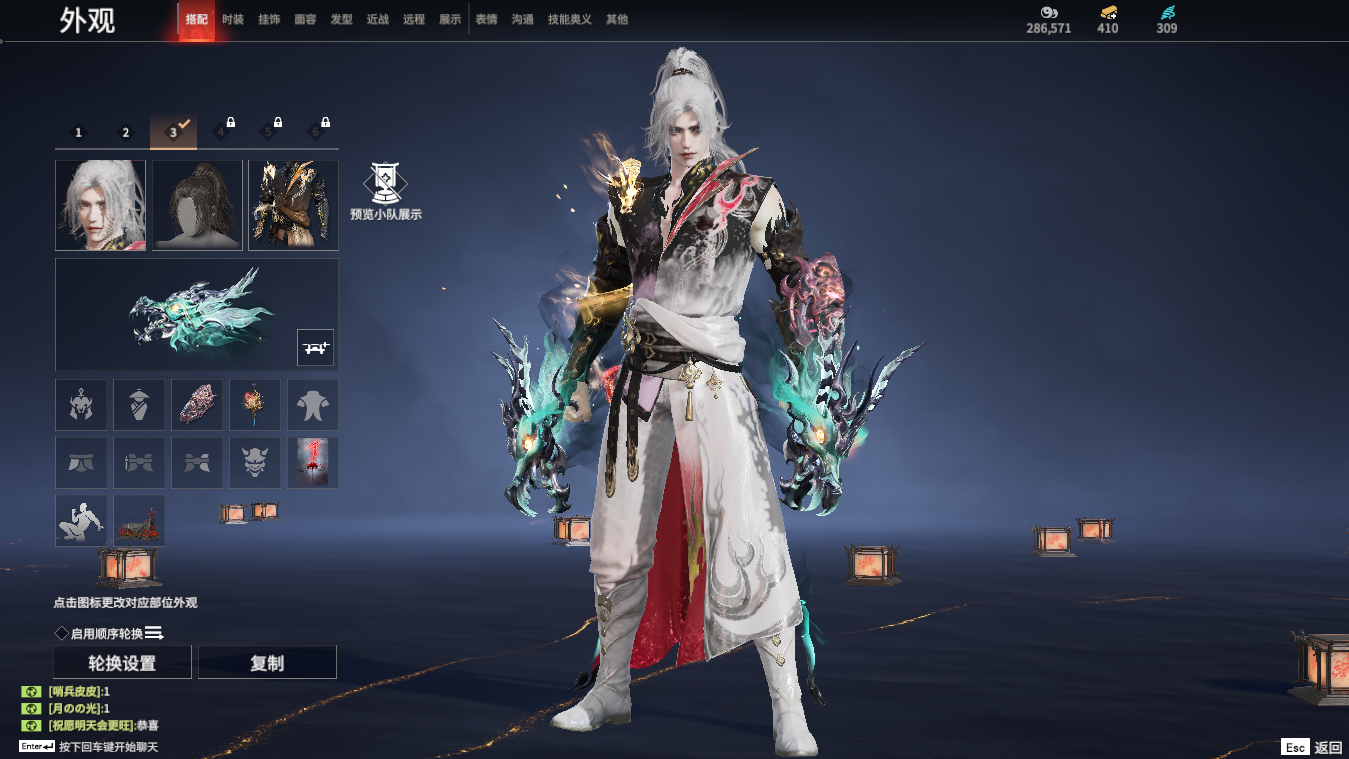Click the white-haired face portrait slot

[100, 205]
